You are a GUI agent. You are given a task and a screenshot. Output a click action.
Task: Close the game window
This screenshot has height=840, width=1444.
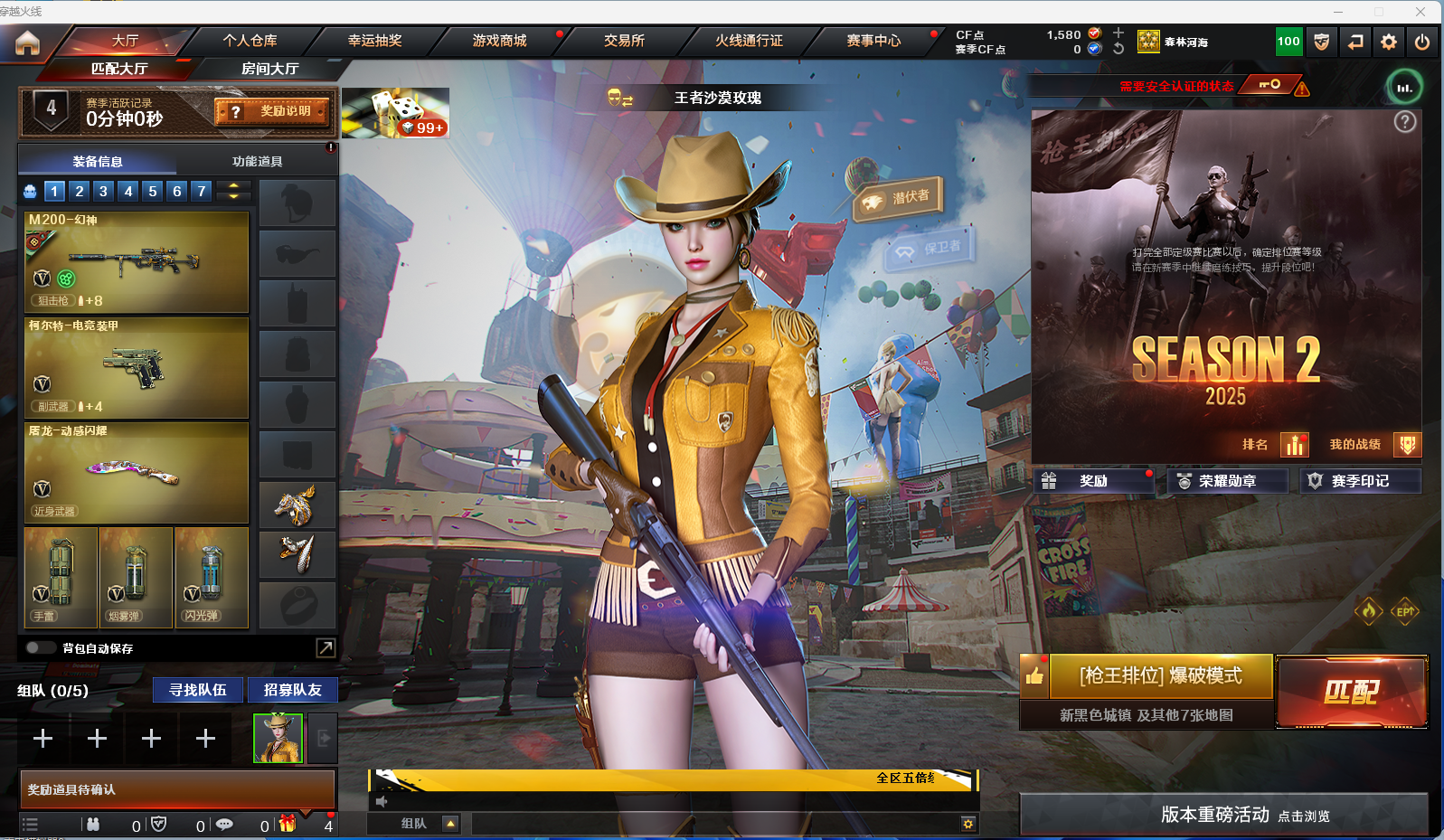coord(1420,11)
